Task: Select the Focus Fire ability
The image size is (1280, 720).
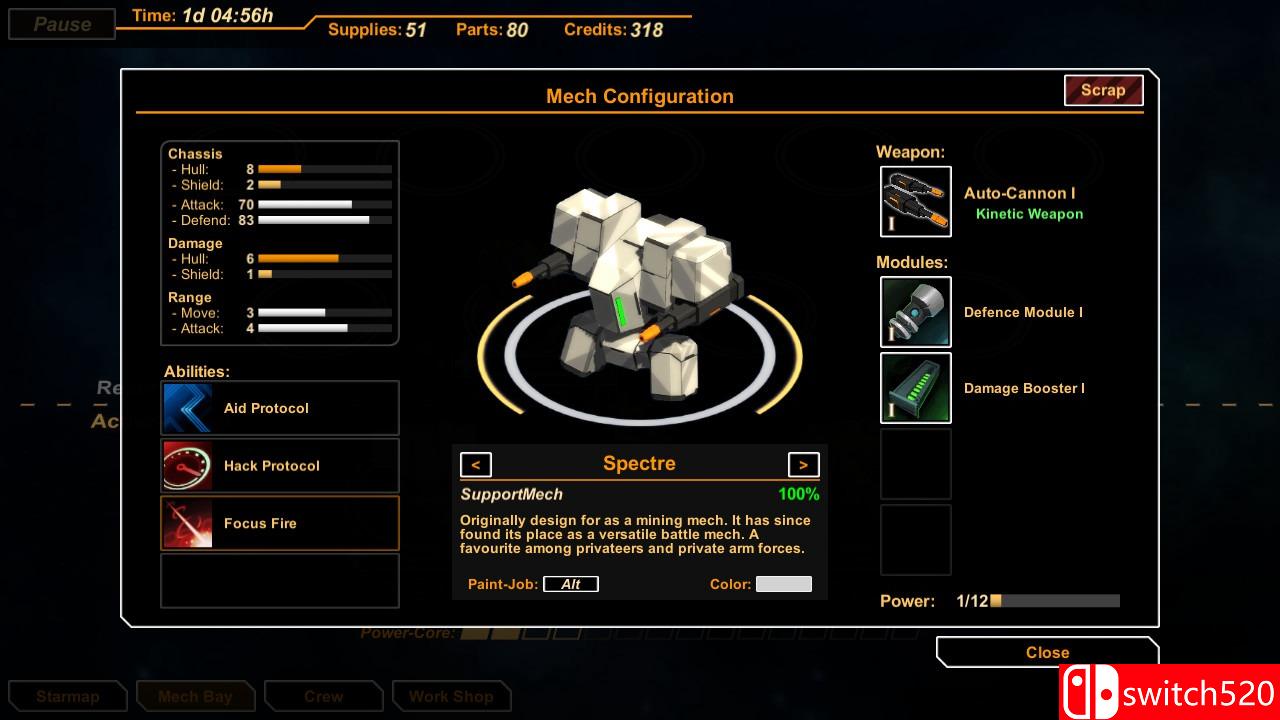Action: point(187,522)
